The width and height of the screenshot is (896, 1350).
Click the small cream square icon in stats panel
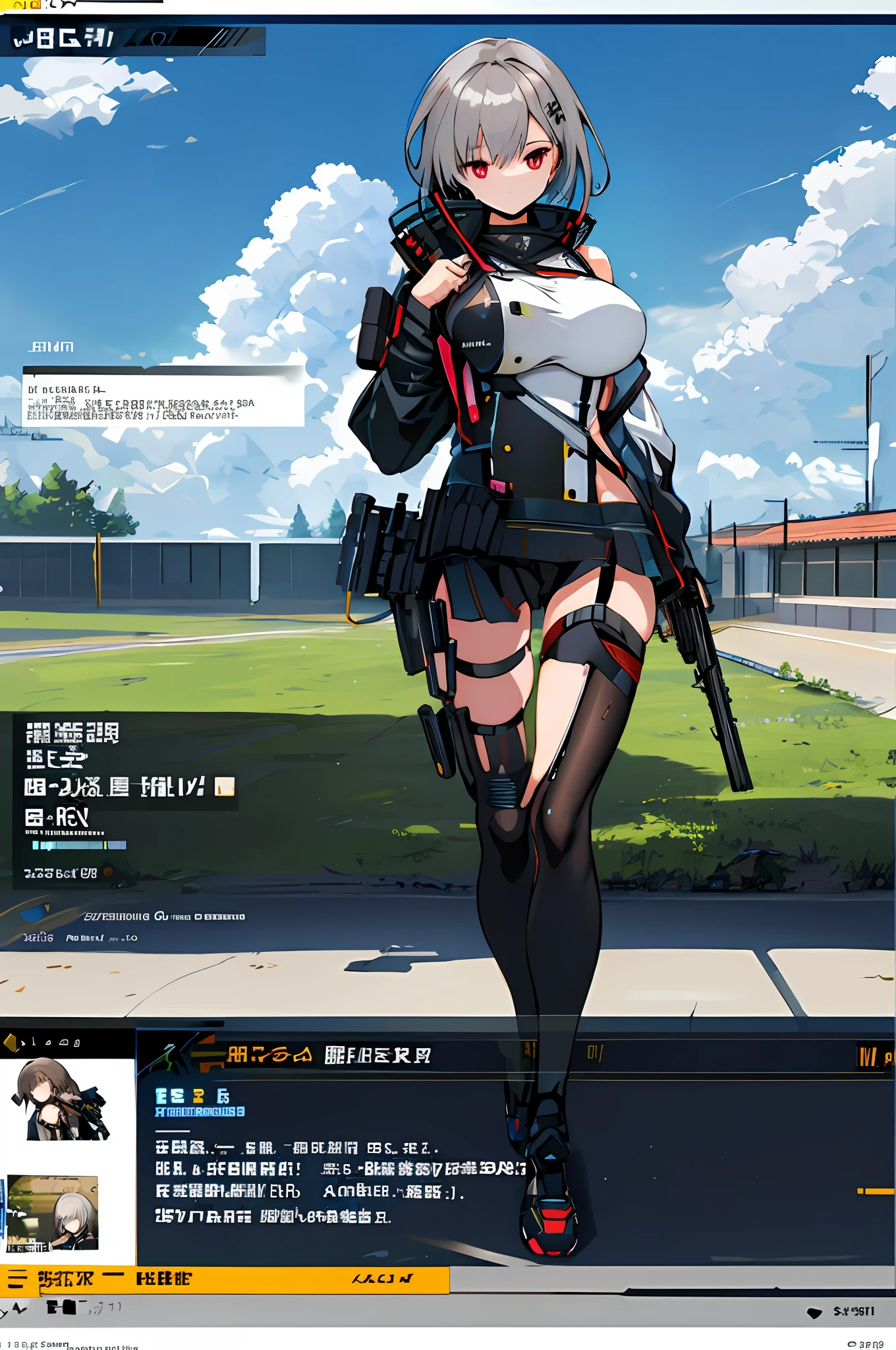point(225,786)
